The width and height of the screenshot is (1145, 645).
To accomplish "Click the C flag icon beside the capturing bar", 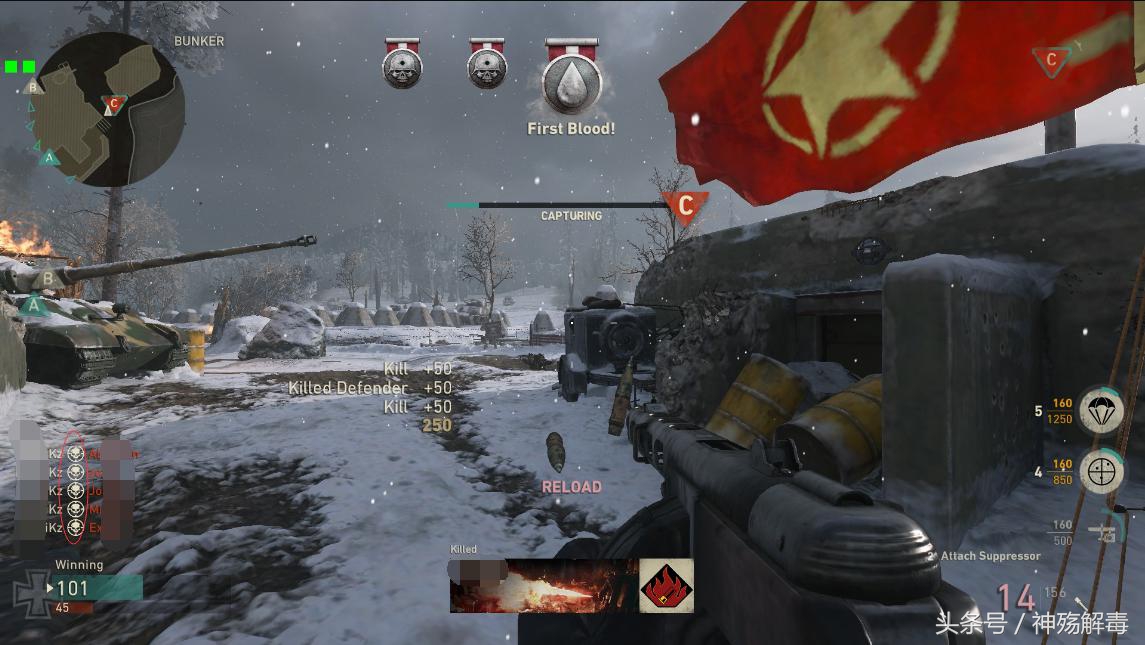I will click(x=685, y=206).
